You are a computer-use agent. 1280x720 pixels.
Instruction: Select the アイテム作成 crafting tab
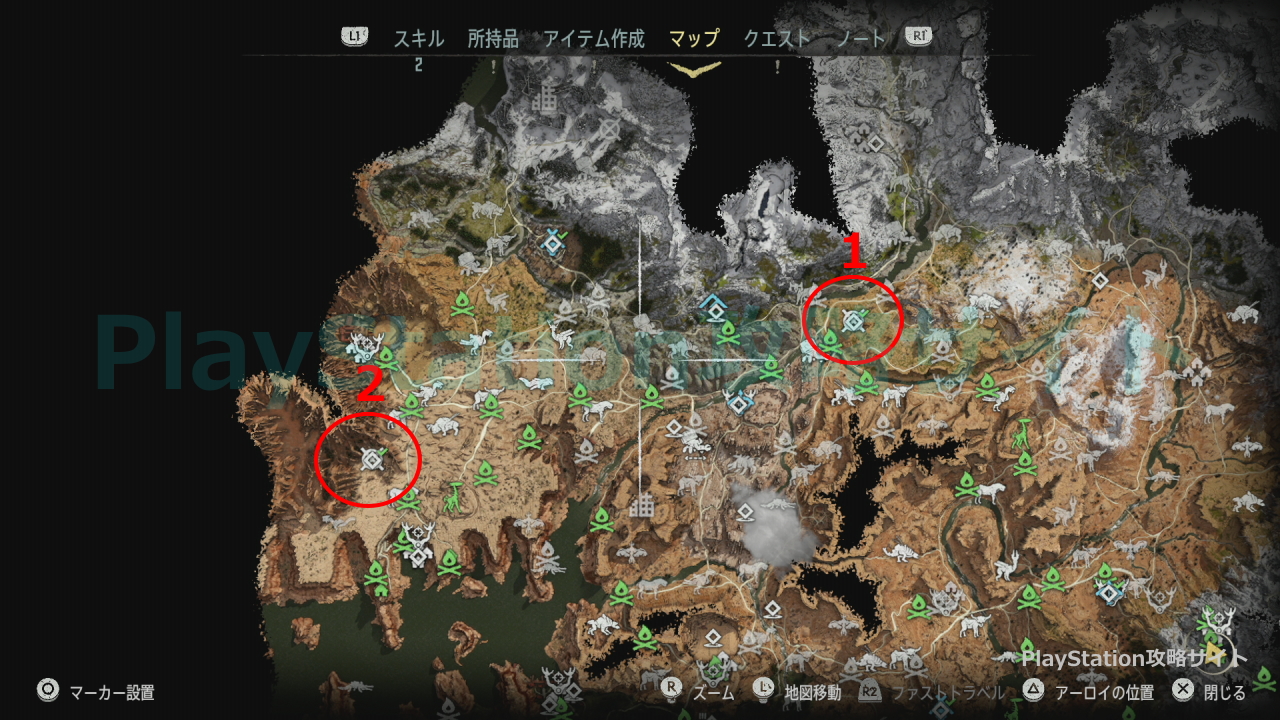point(594,39)
